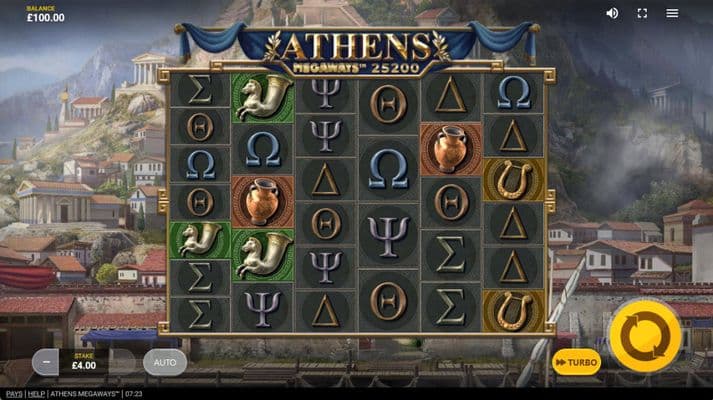The height and width of the screenshot is (400, 713).
Task: Spin the reels with the gold button
Action: click(x=645, y=337)
